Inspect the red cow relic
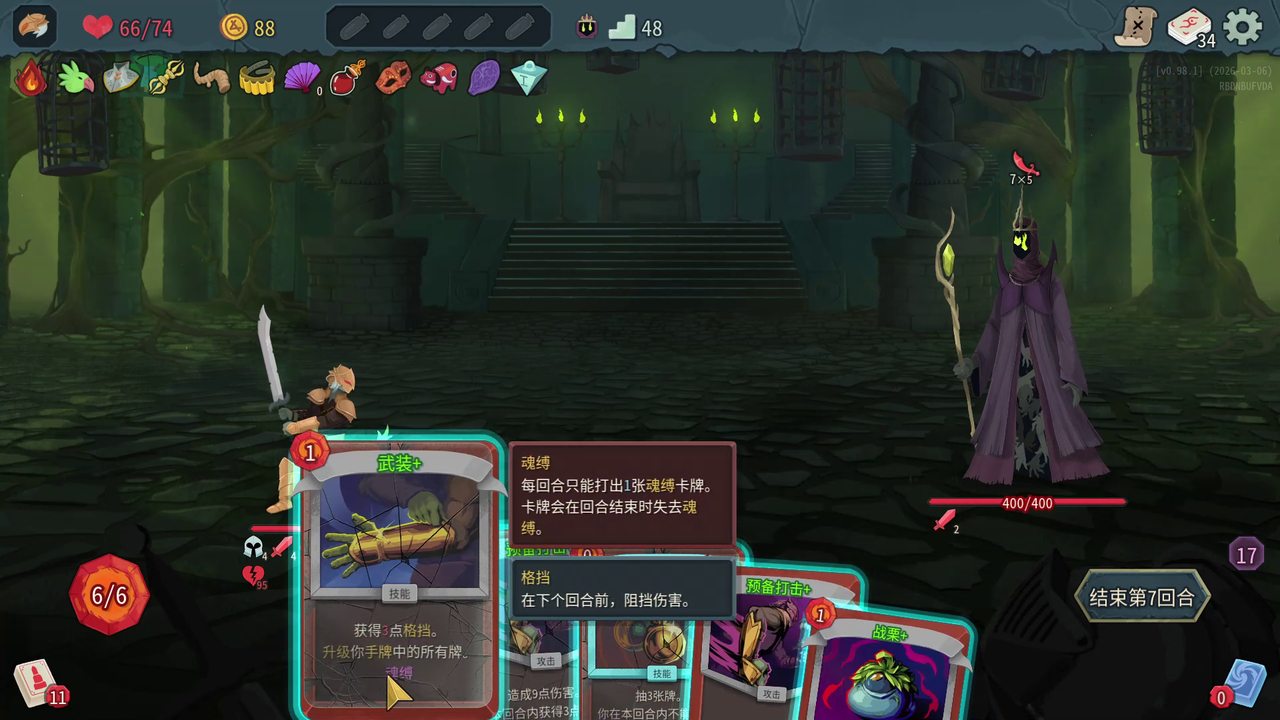This screenshot has width=1280, height=720. click(x=438, y=78)
